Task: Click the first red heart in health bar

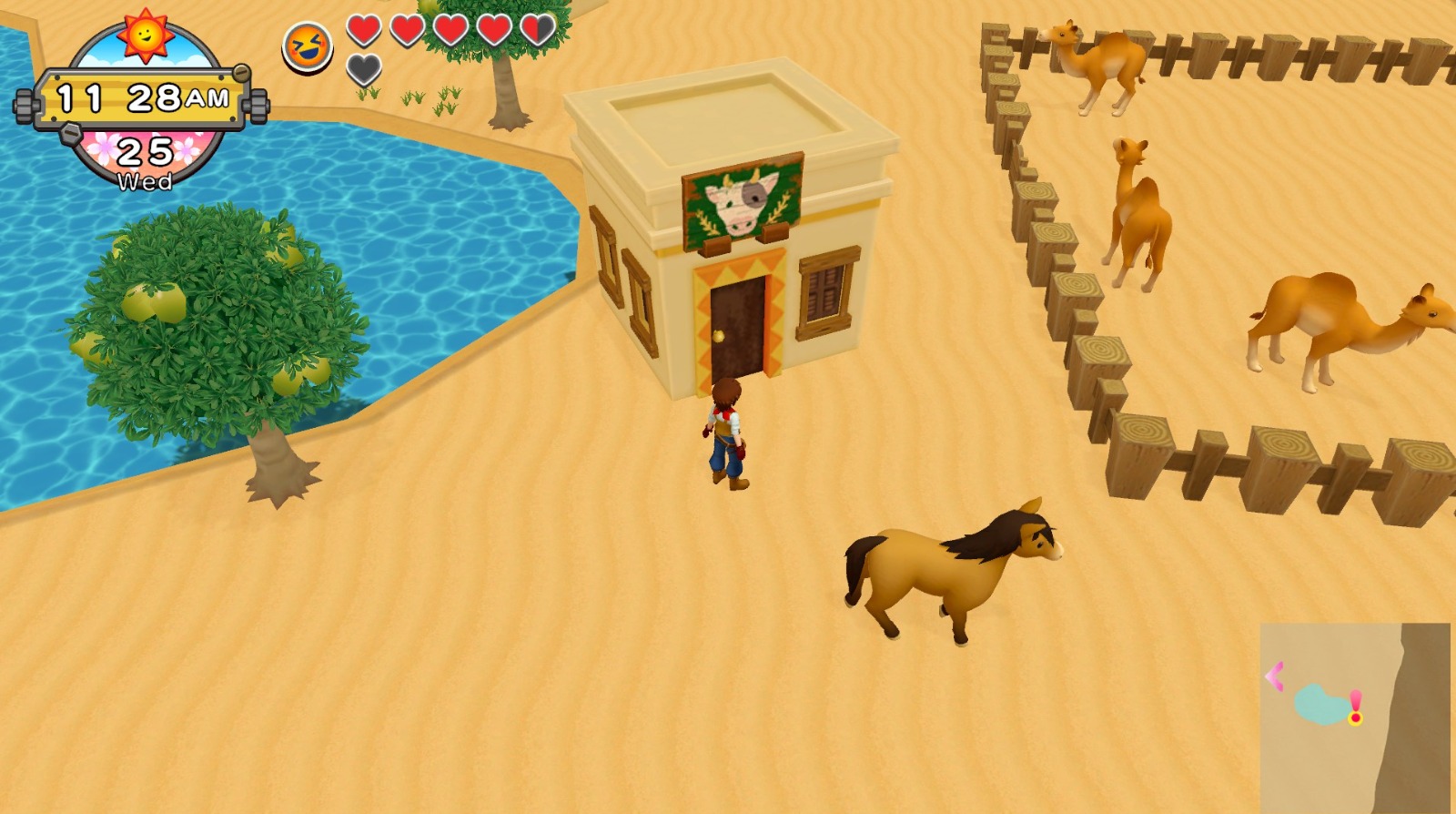Action: pos(363,30)
